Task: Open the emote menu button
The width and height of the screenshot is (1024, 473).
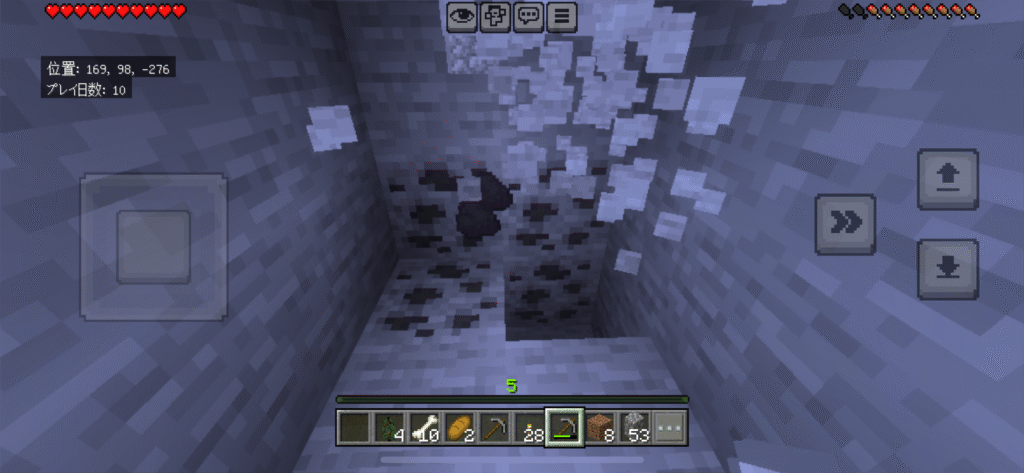Action: point(495,16)
